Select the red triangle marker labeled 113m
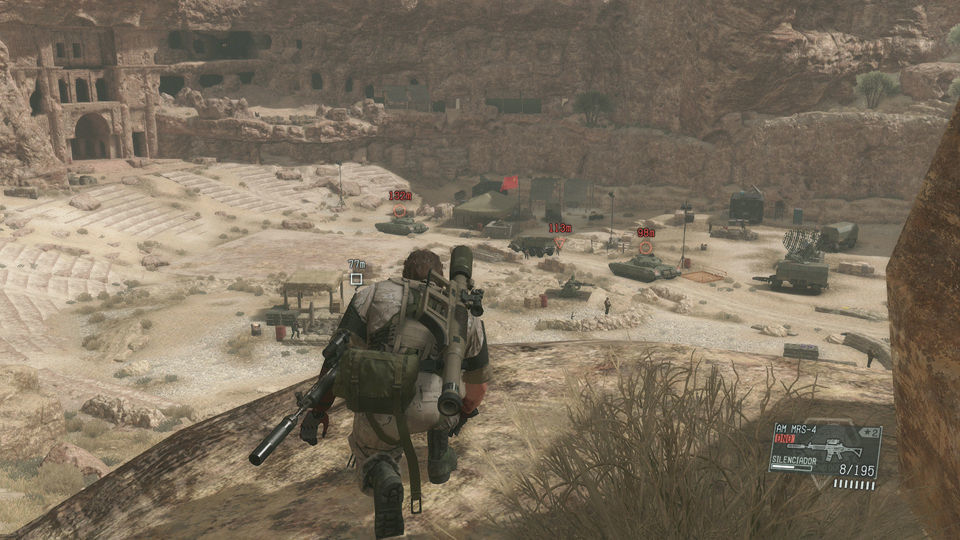The image size is (960, 540). (559, 243)
